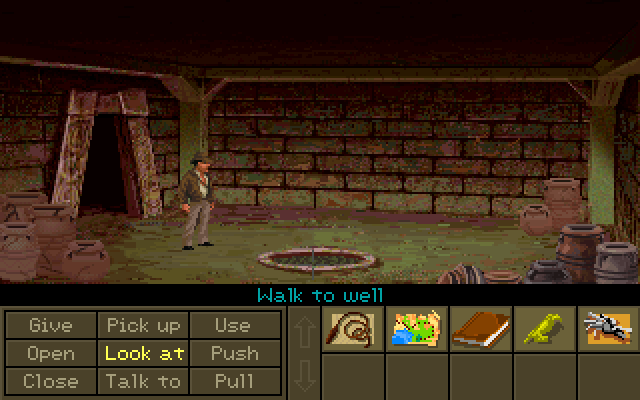Image resolution: width=640 pixels, height=400 pixels.
Task: Click the inventory down arrow
Action: tap(303, 375)
